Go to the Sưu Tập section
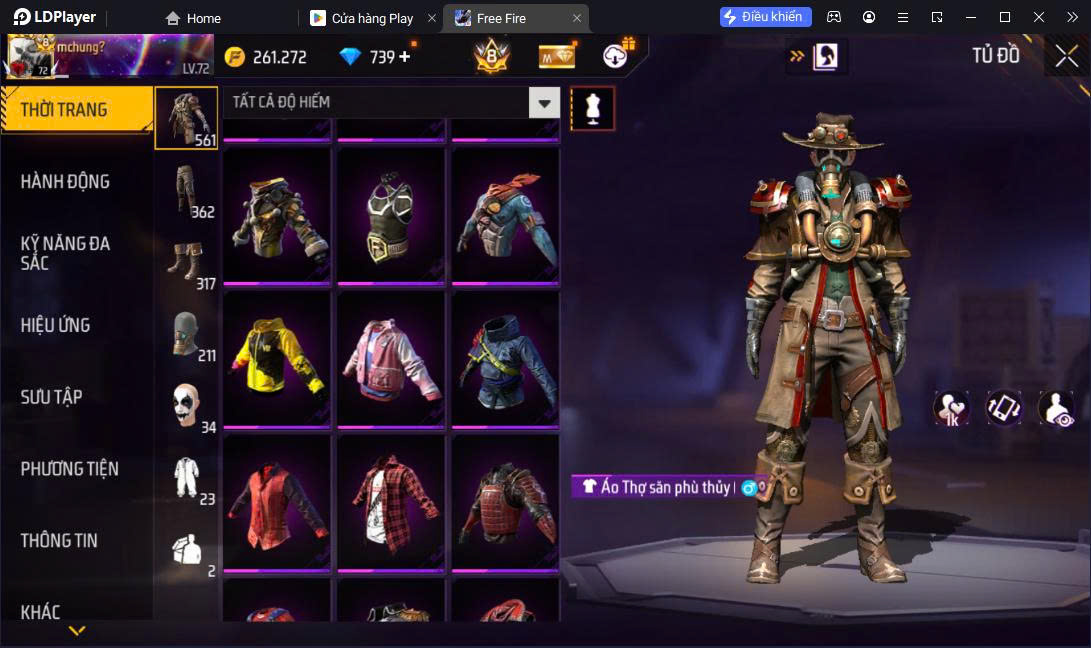This screenshot has width=1091, height=648. click(52, 397)
